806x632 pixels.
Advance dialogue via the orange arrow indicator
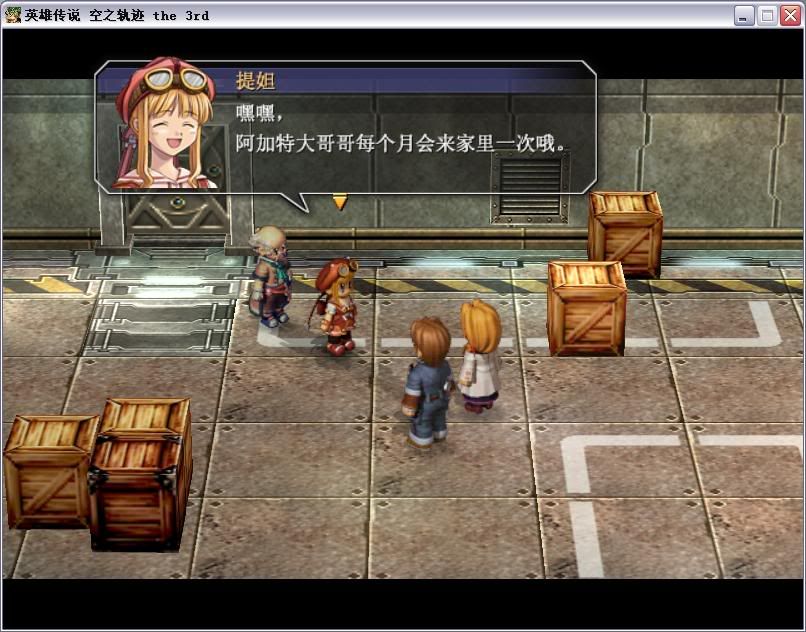pos(340,202)
